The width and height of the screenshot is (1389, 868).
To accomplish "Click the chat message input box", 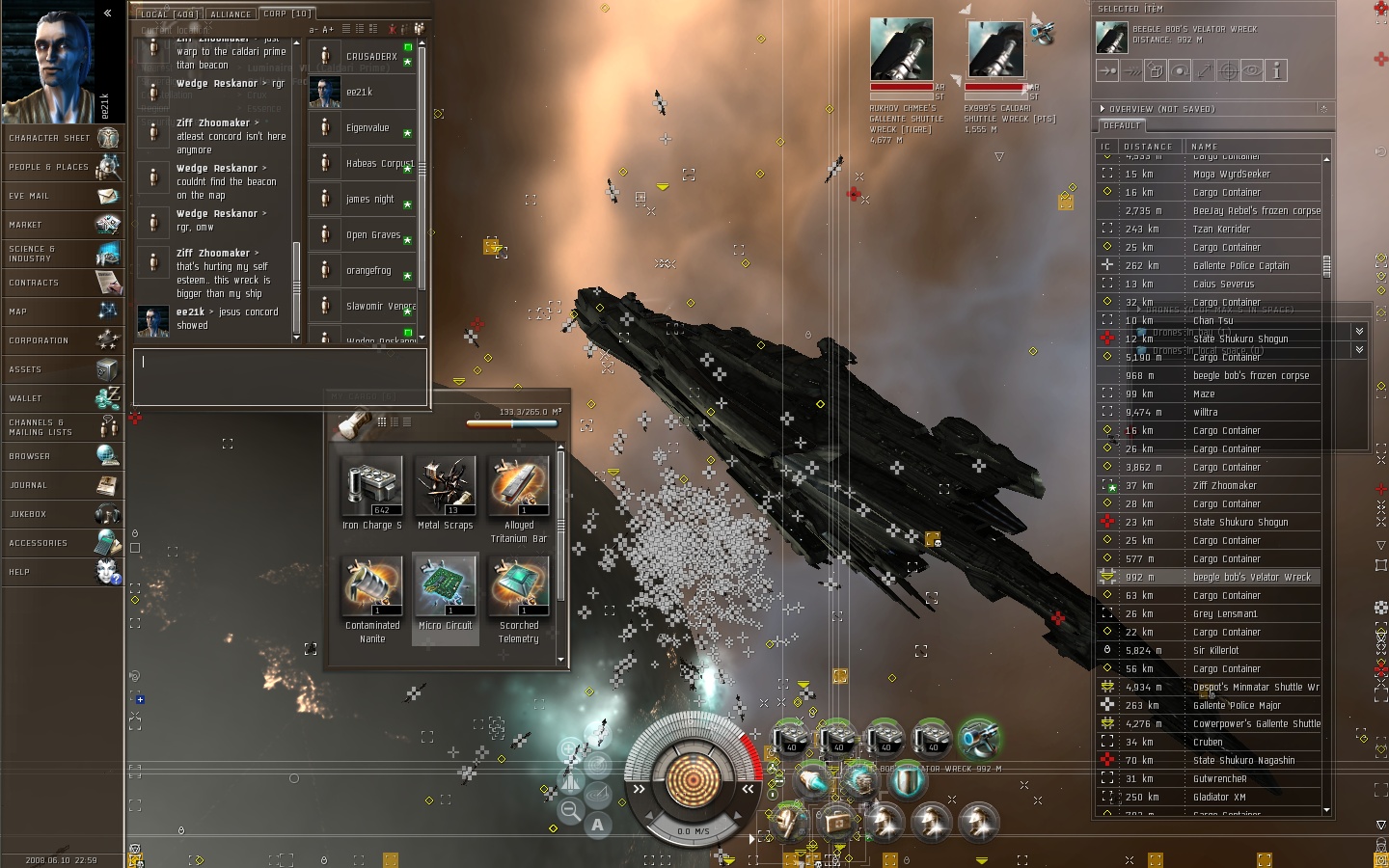I will pyautogui.click(x=280, y=376).
